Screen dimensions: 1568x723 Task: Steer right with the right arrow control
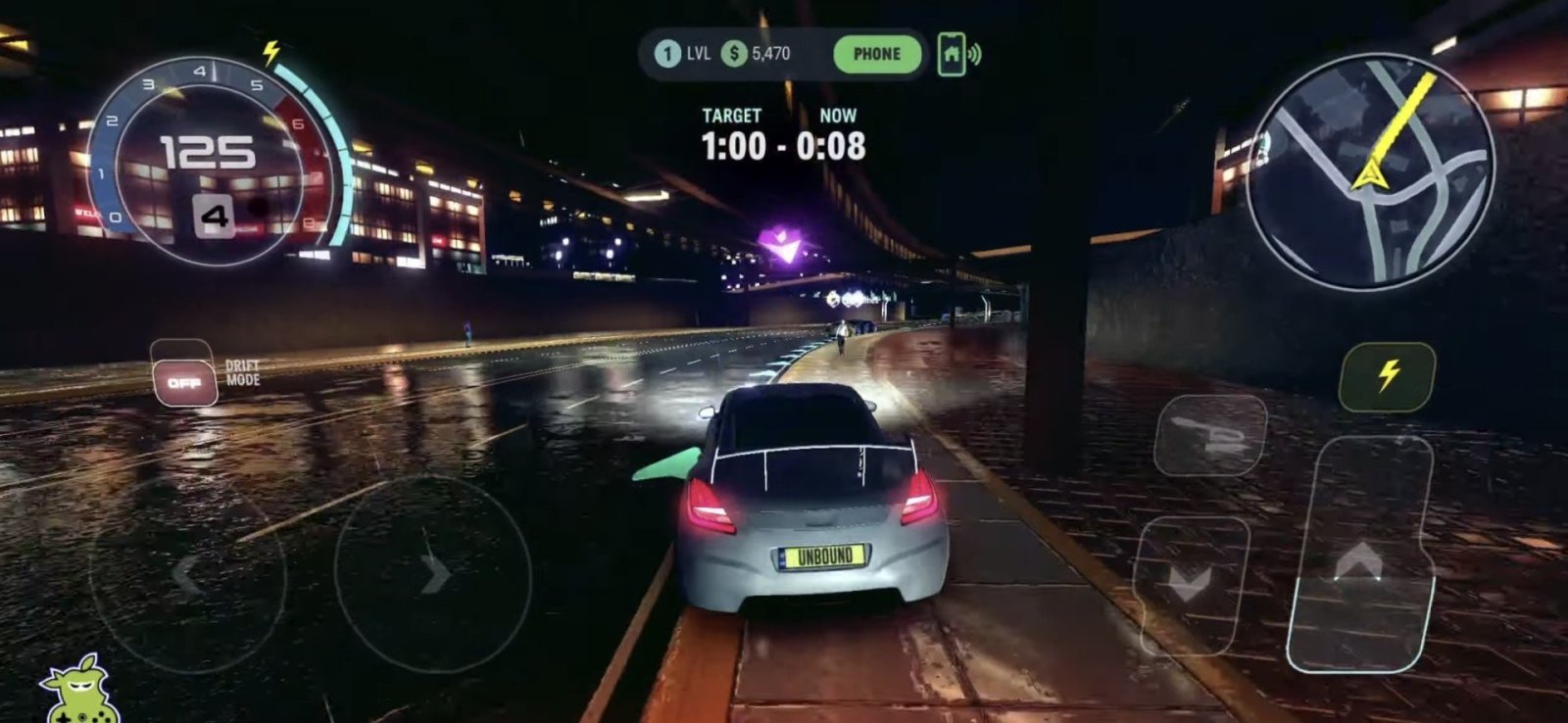coord(433,574)
